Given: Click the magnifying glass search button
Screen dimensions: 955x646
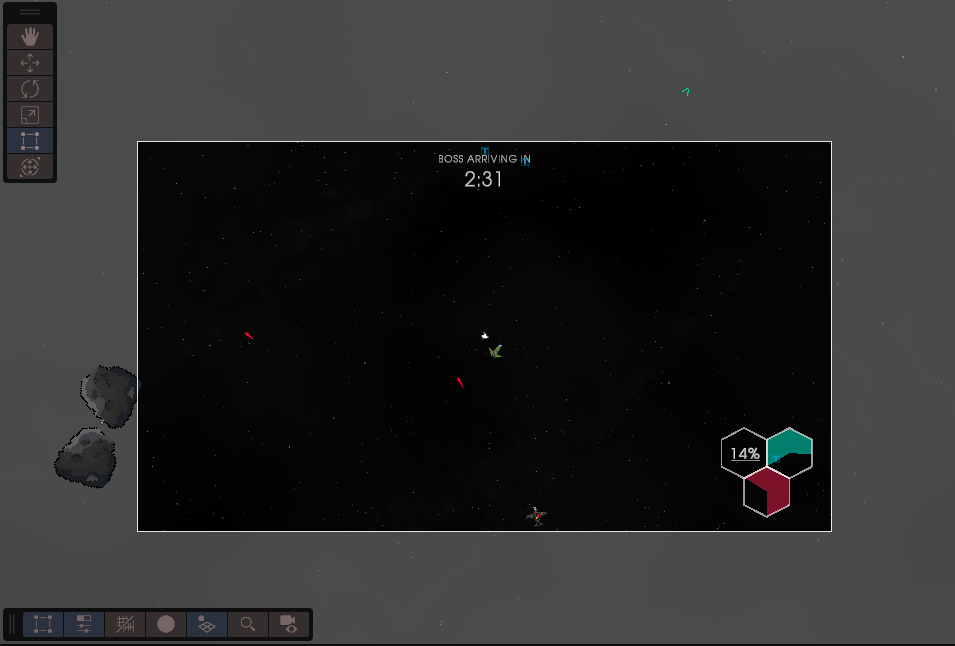Looking at the screenshot, I should click(x=247, y=624).
